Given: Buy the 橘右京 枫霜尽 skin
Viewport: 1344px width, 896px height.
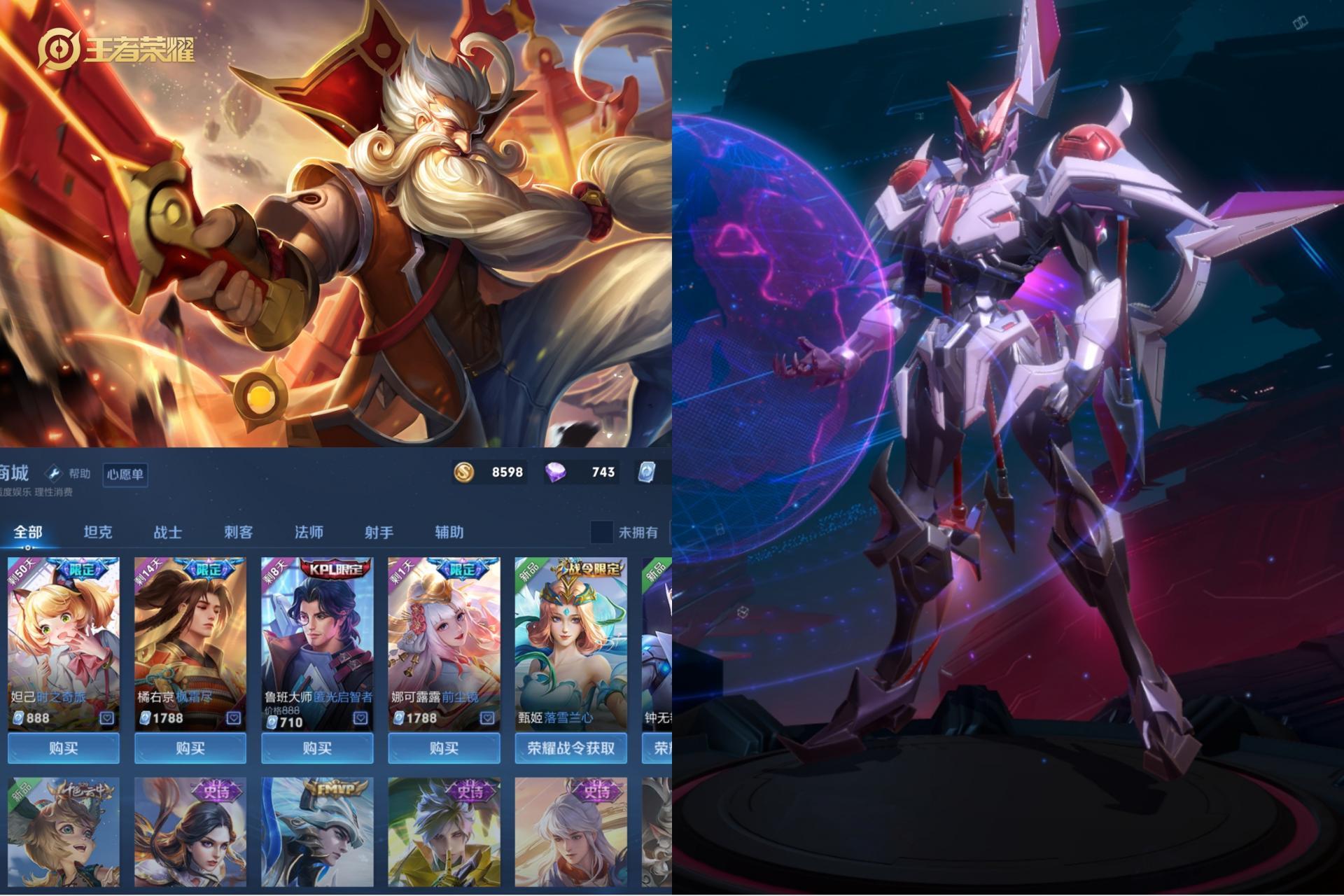Looking at the screenshot, I should coord(190,748).
